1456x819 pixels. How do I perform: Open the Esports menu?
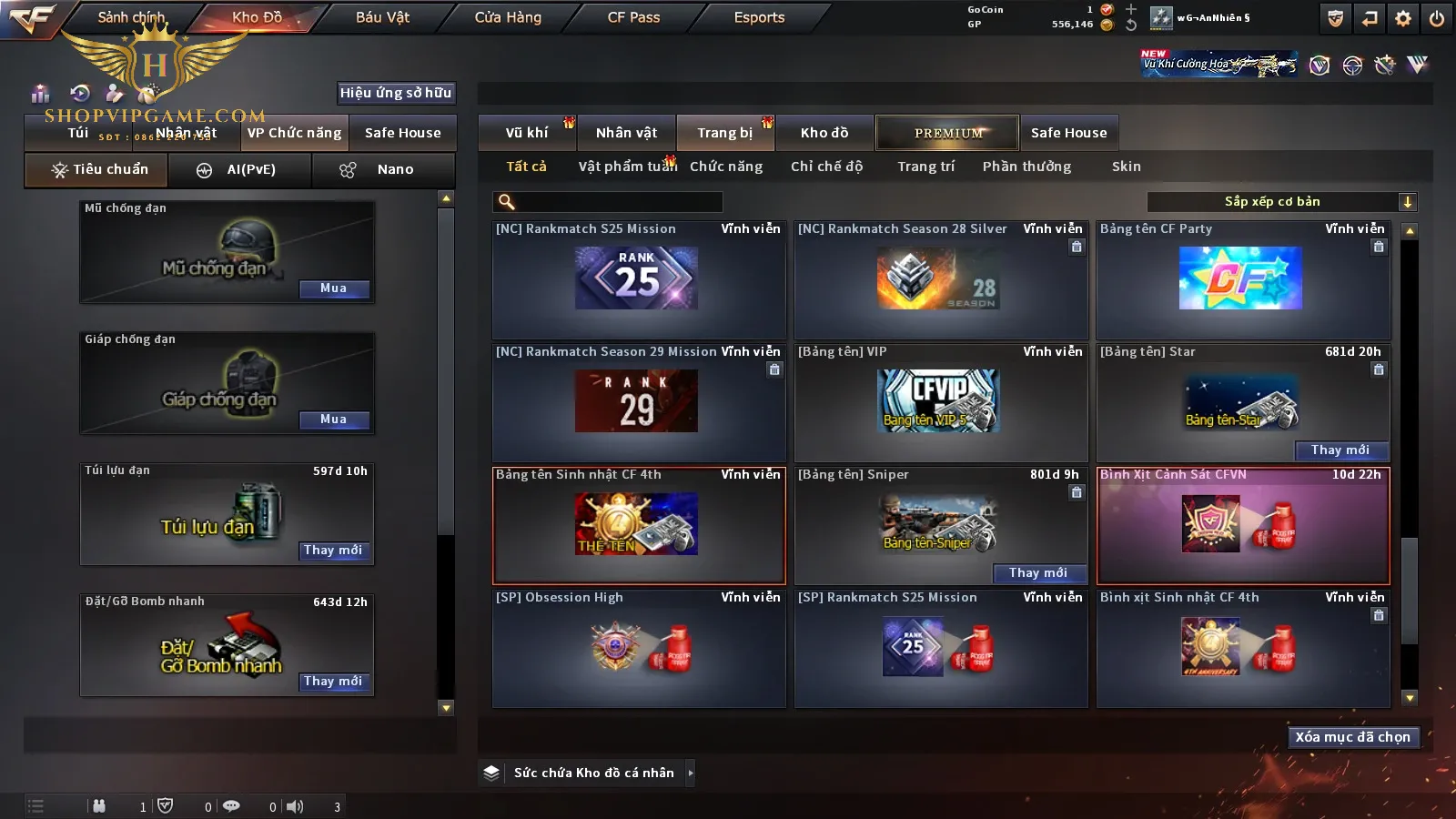coord(759,17)
